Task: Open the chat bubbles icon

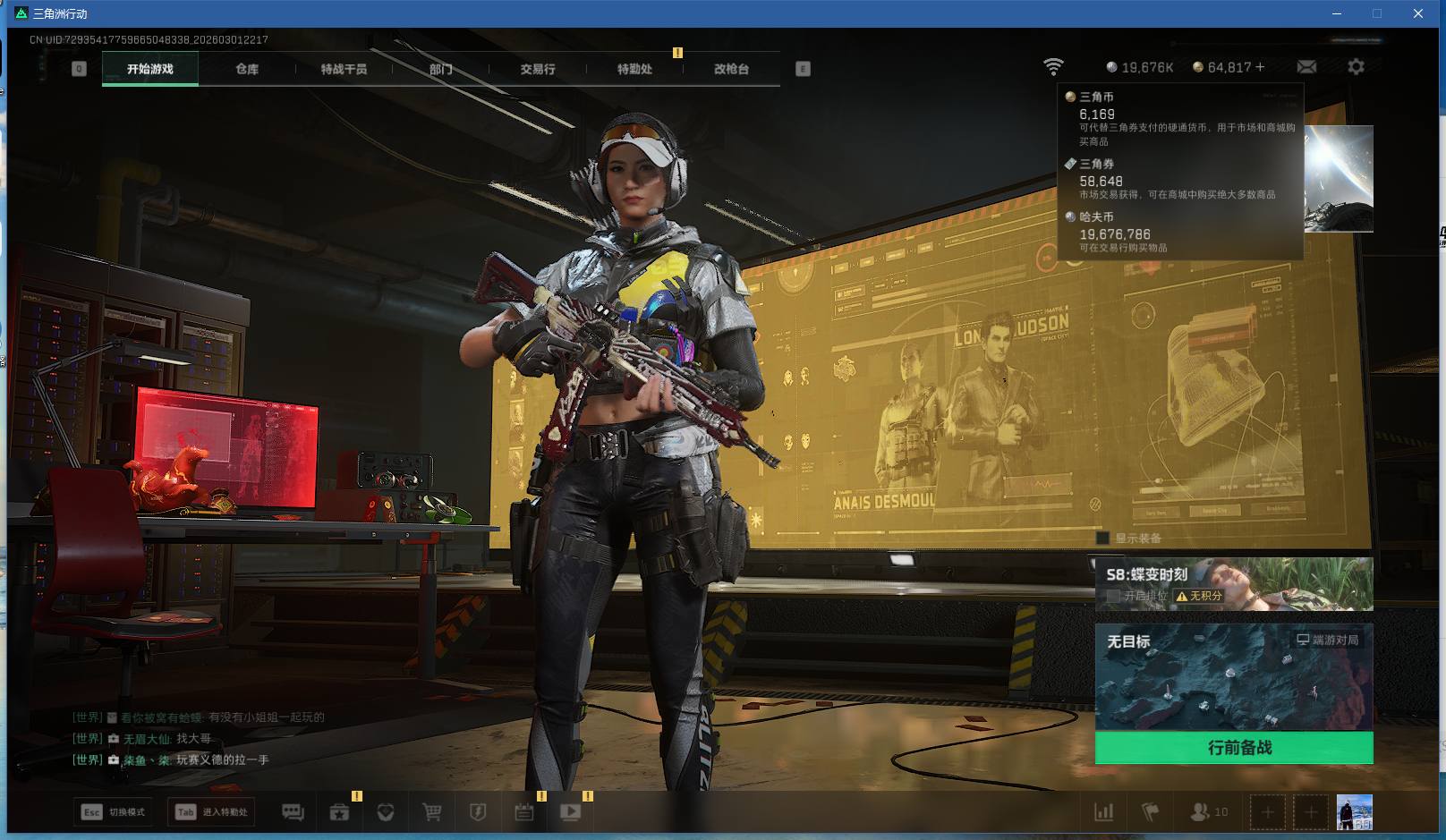Action: (293, 812)
